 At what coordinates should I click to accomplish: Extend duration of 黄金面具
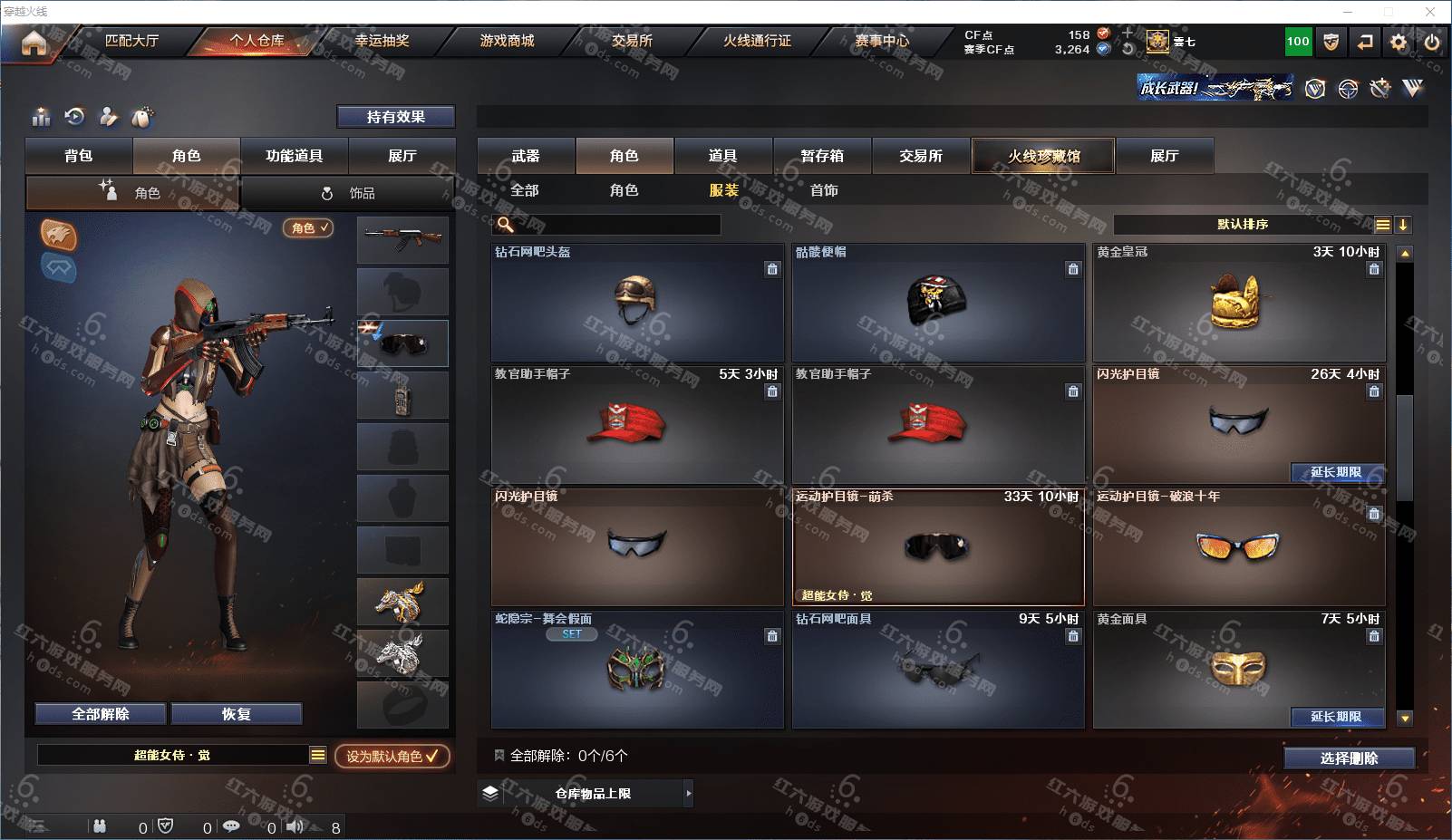(1336, 717)
